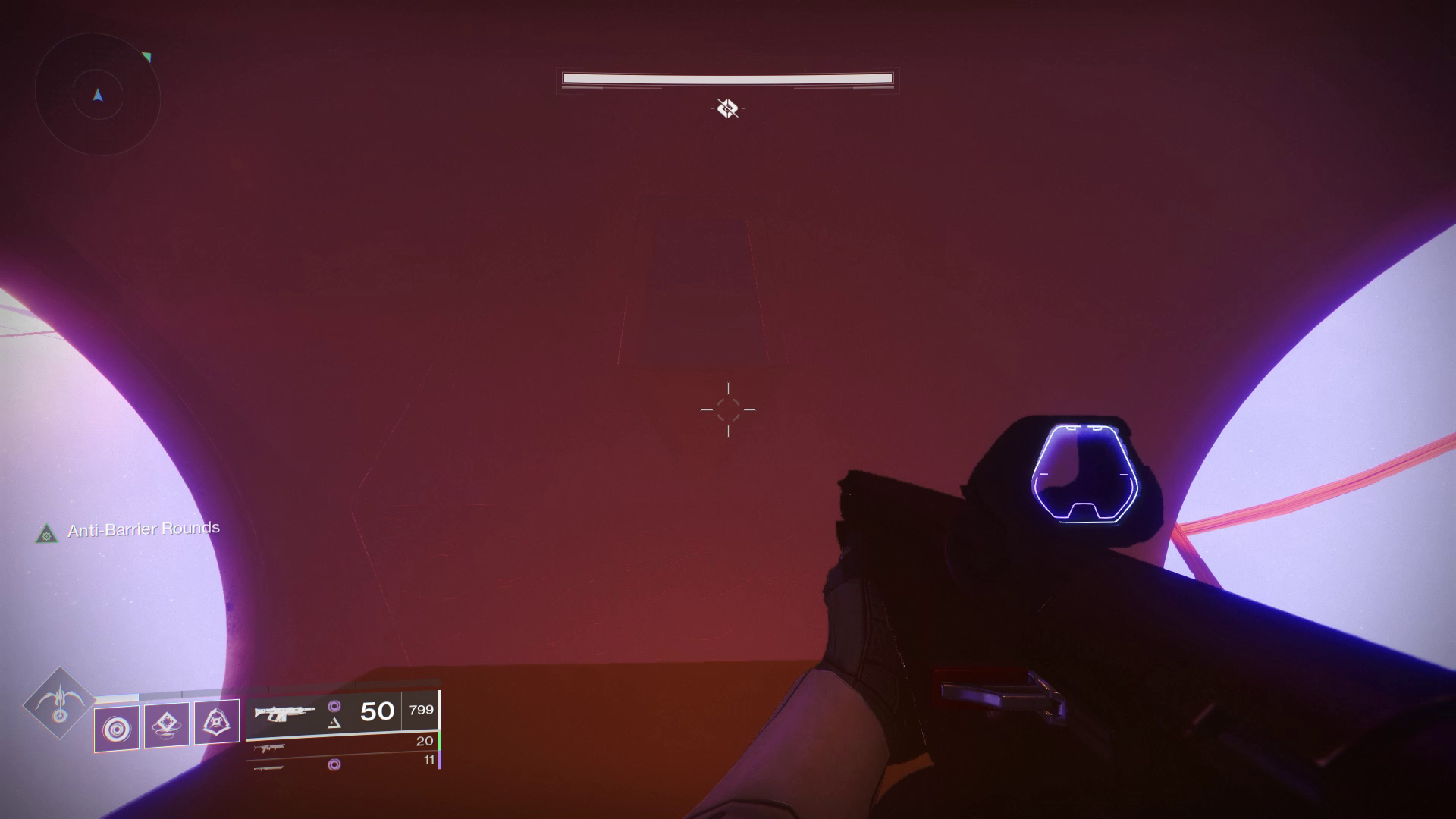
Task: Toggle the green direction marker on the radar edge
Action: (147, 55)
